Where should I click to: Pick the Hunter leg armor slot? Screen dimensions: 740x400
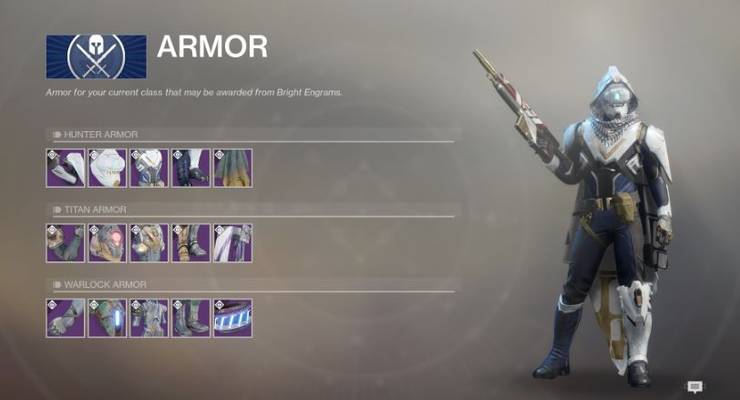190,168
